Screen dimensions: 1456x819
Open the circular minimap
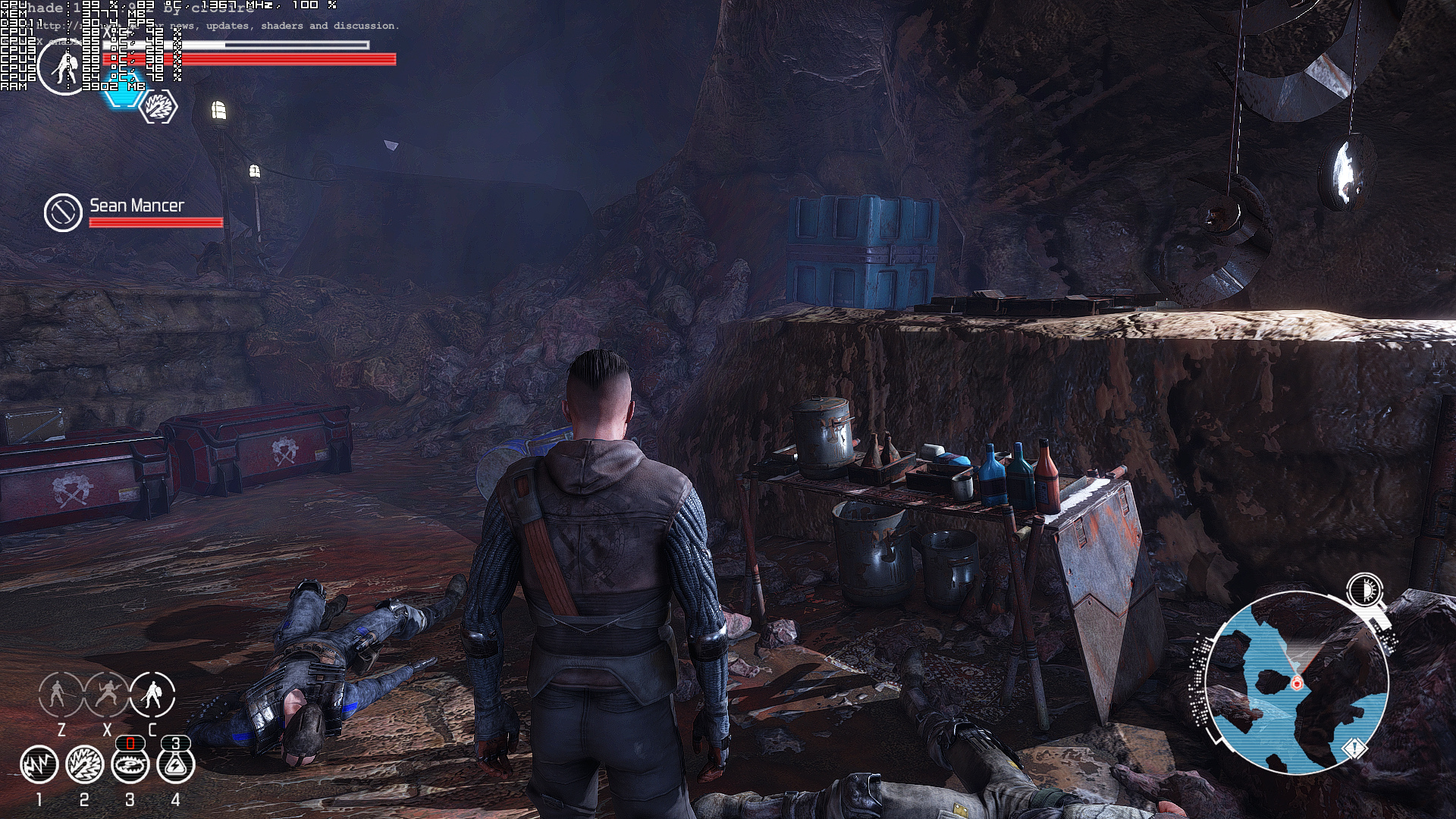click(x=1295, y=682)
